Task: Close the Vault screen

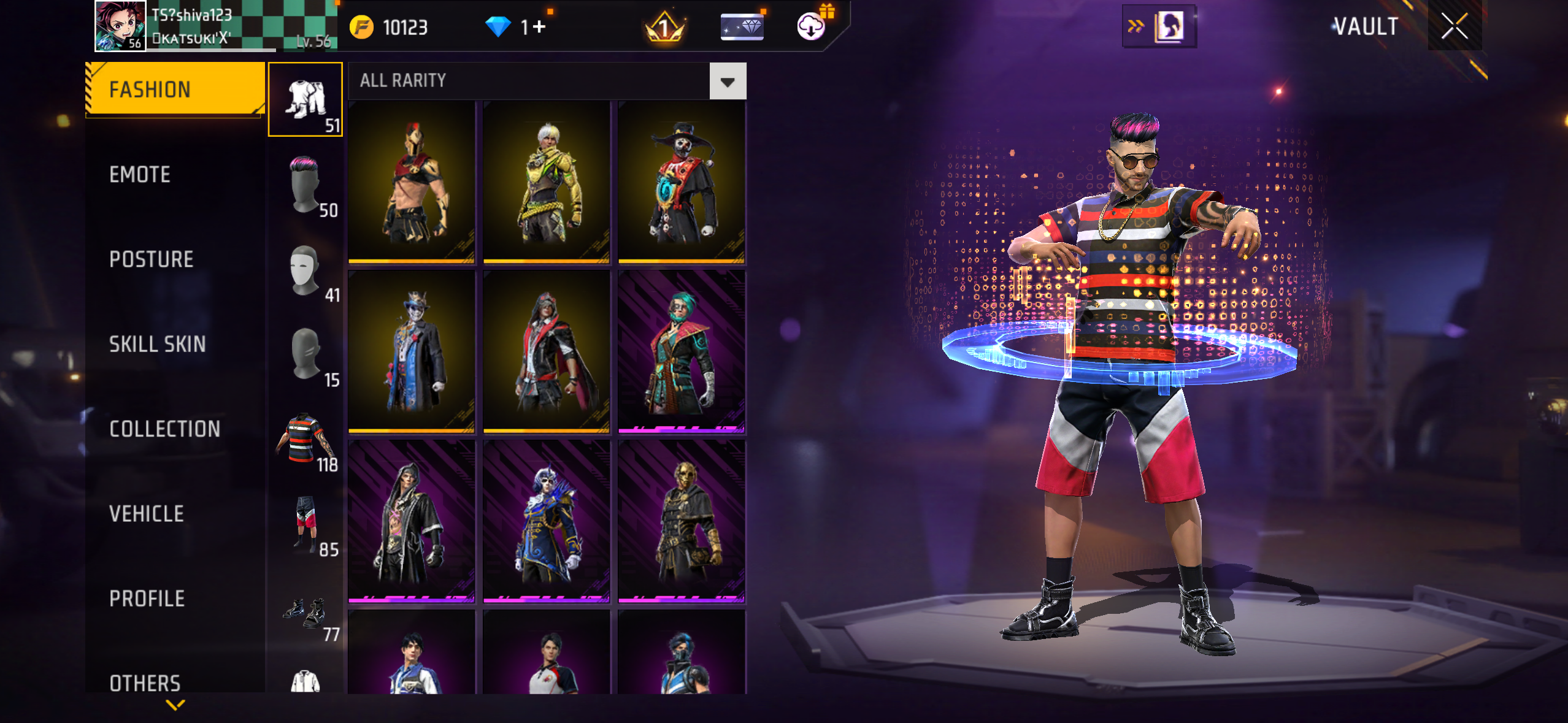Action: pyautogui.click(x=1454, y=26)
